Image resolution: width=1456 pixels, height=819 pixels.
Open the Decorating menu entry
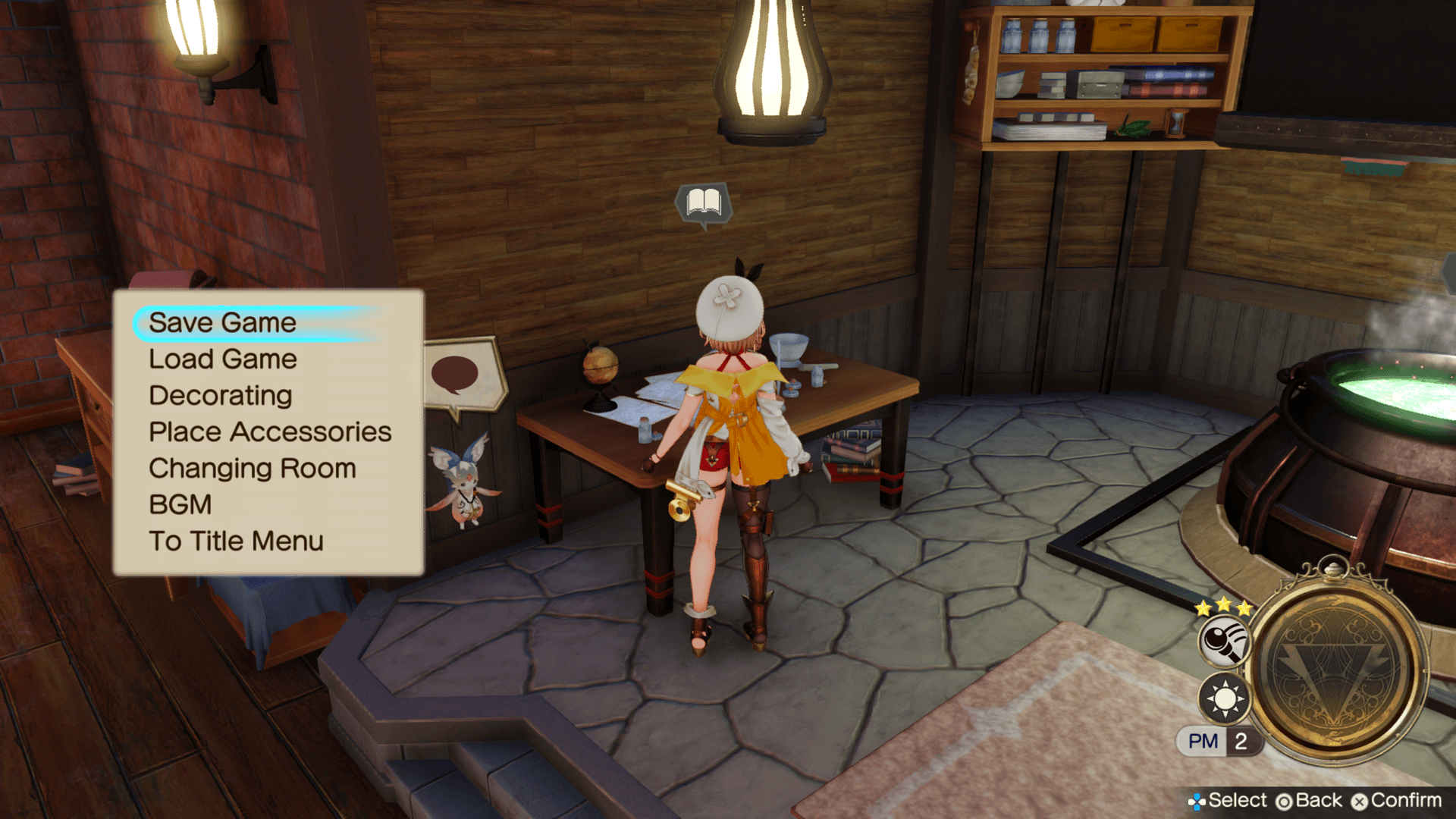[220, 396]
